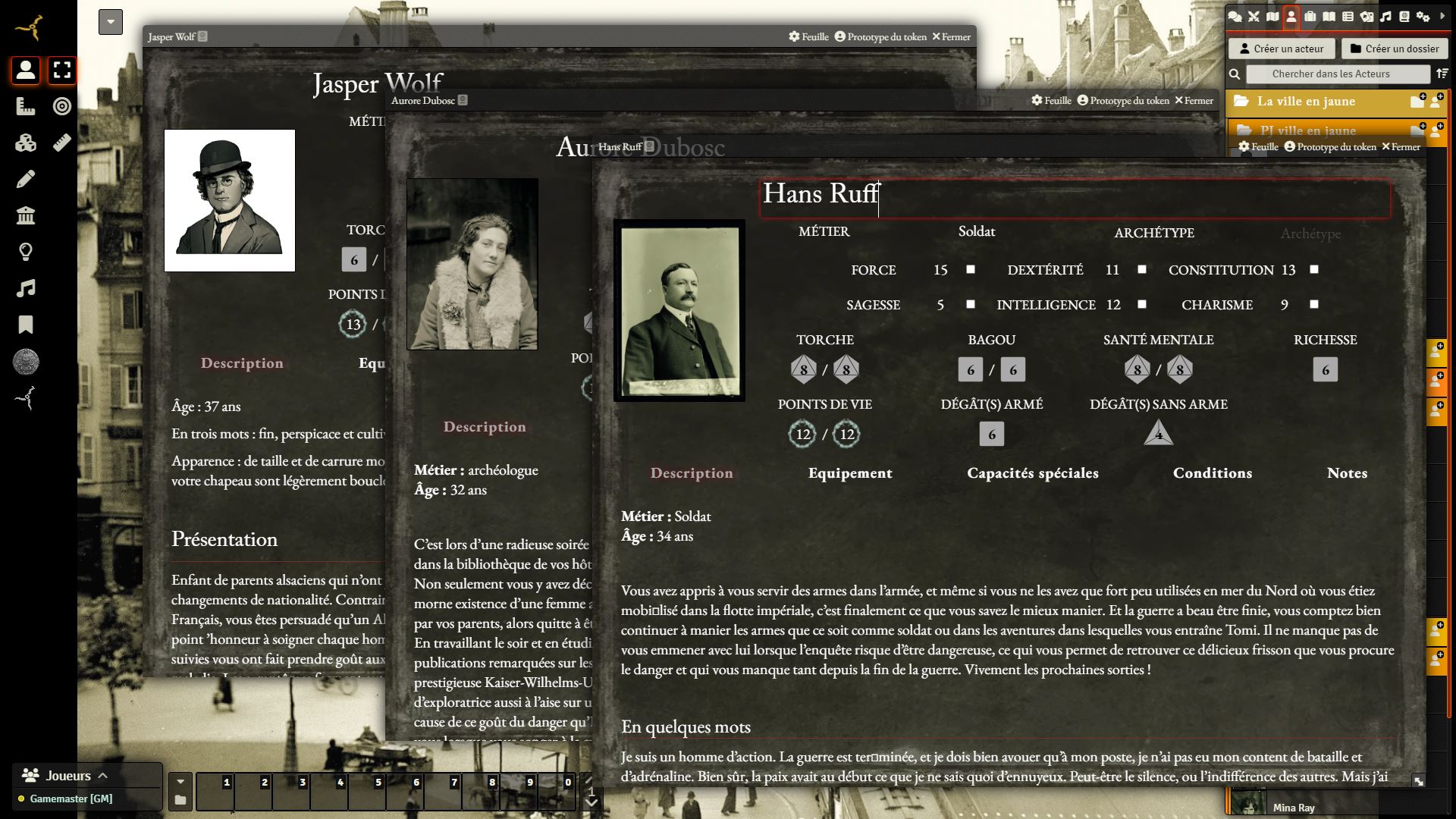Viewport: 1456px width, 819px height.
Task: Open the Equipement tab on Hans Ruff's sheet
Action: 850,473
